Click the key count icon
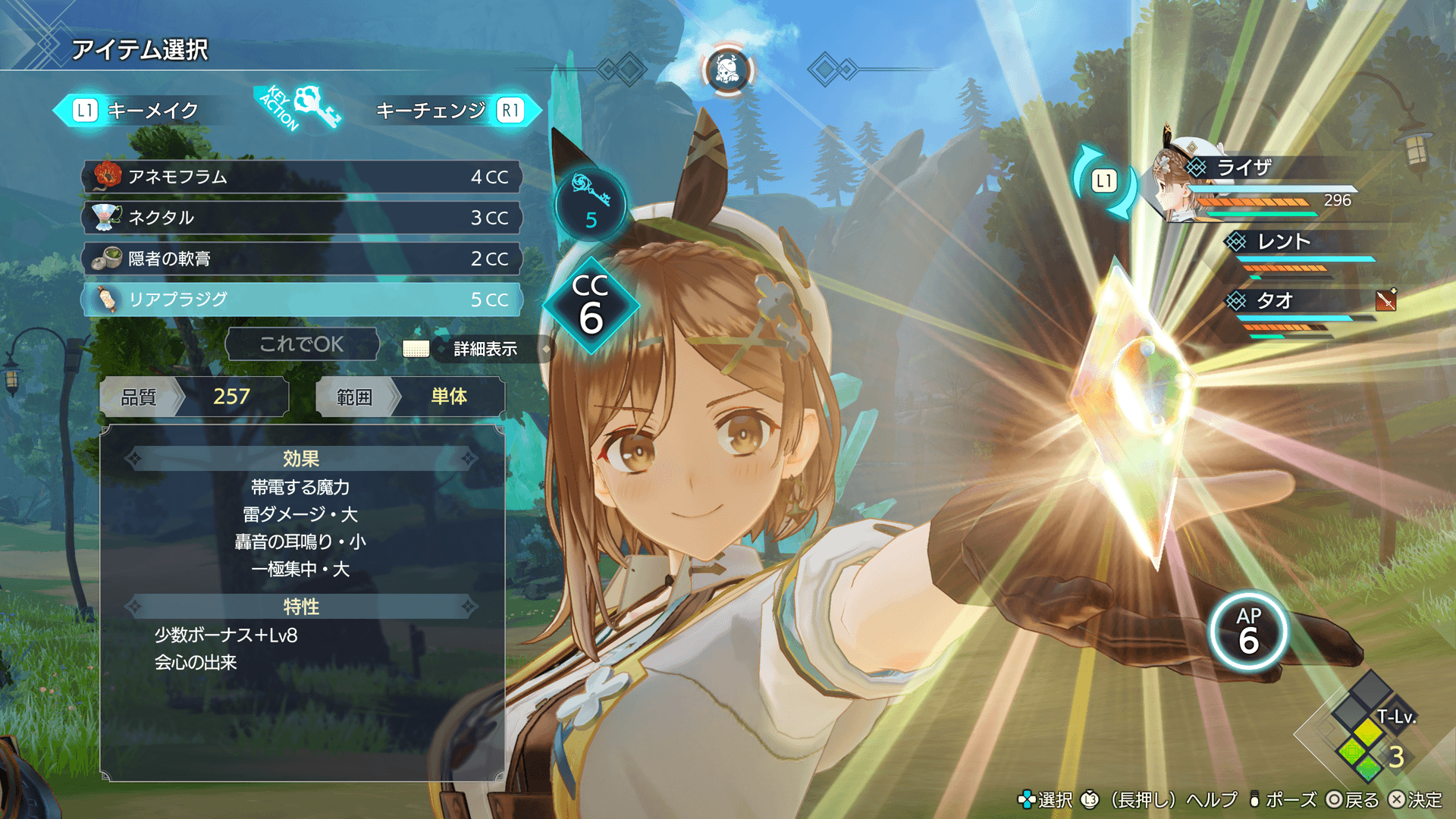 pyautogui.click(x=591, y=203)
